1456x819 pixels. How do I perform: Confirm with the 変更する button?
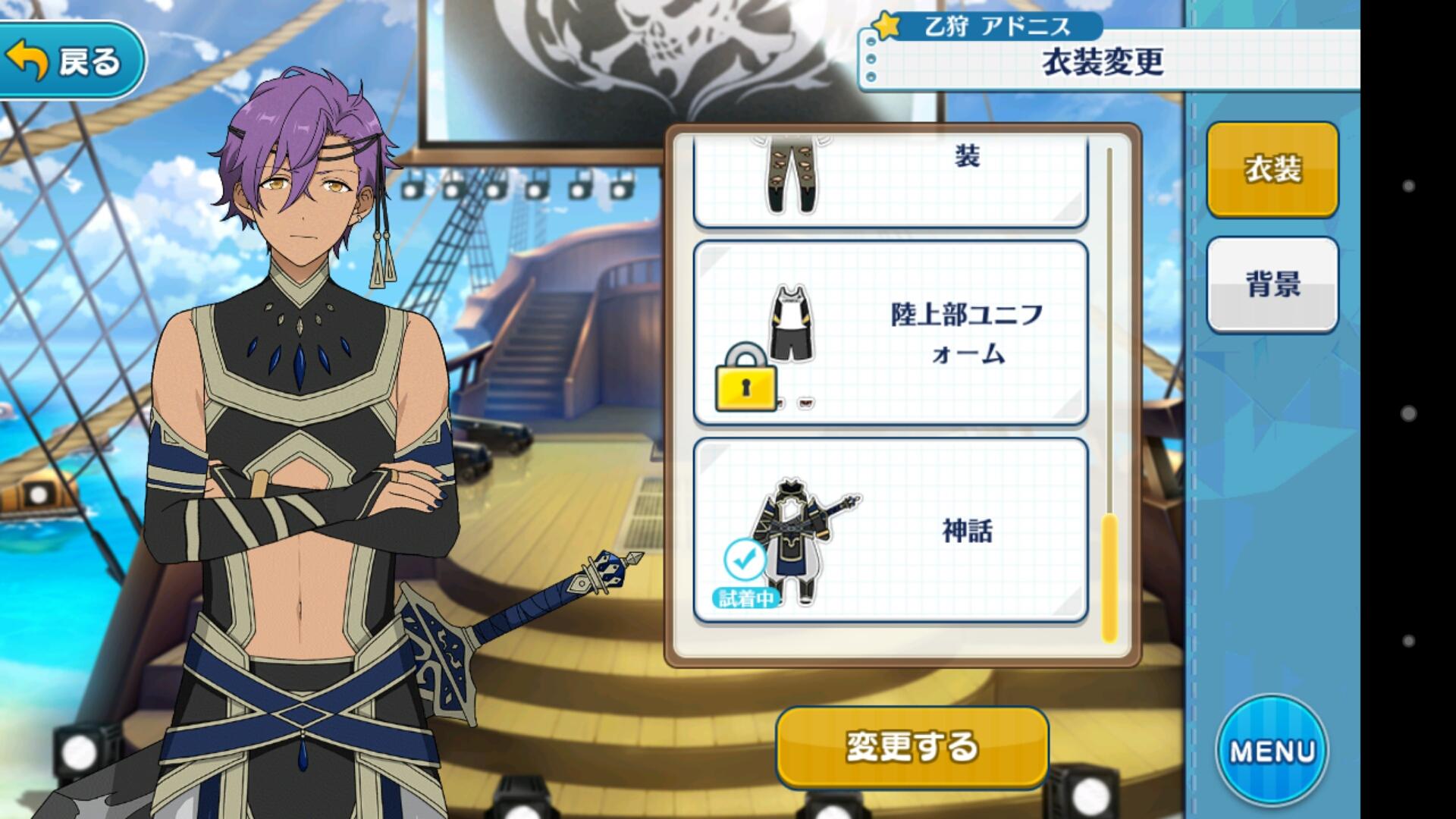[912, 747]
